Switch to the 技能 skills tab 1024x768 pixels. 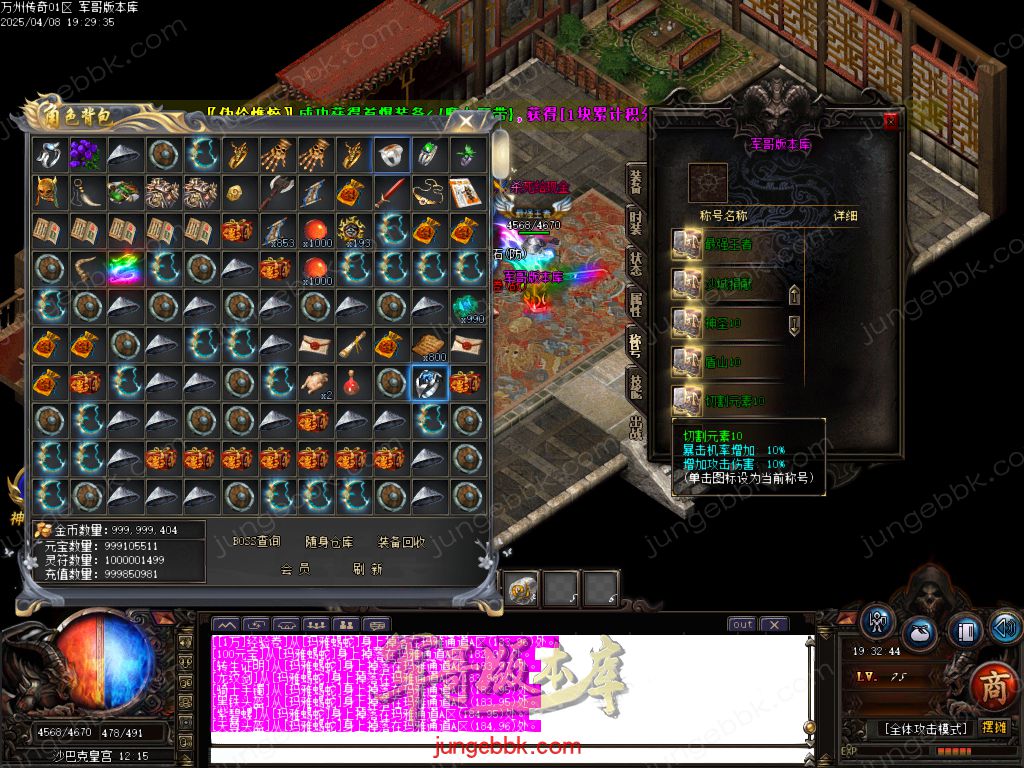coord(636,384)
